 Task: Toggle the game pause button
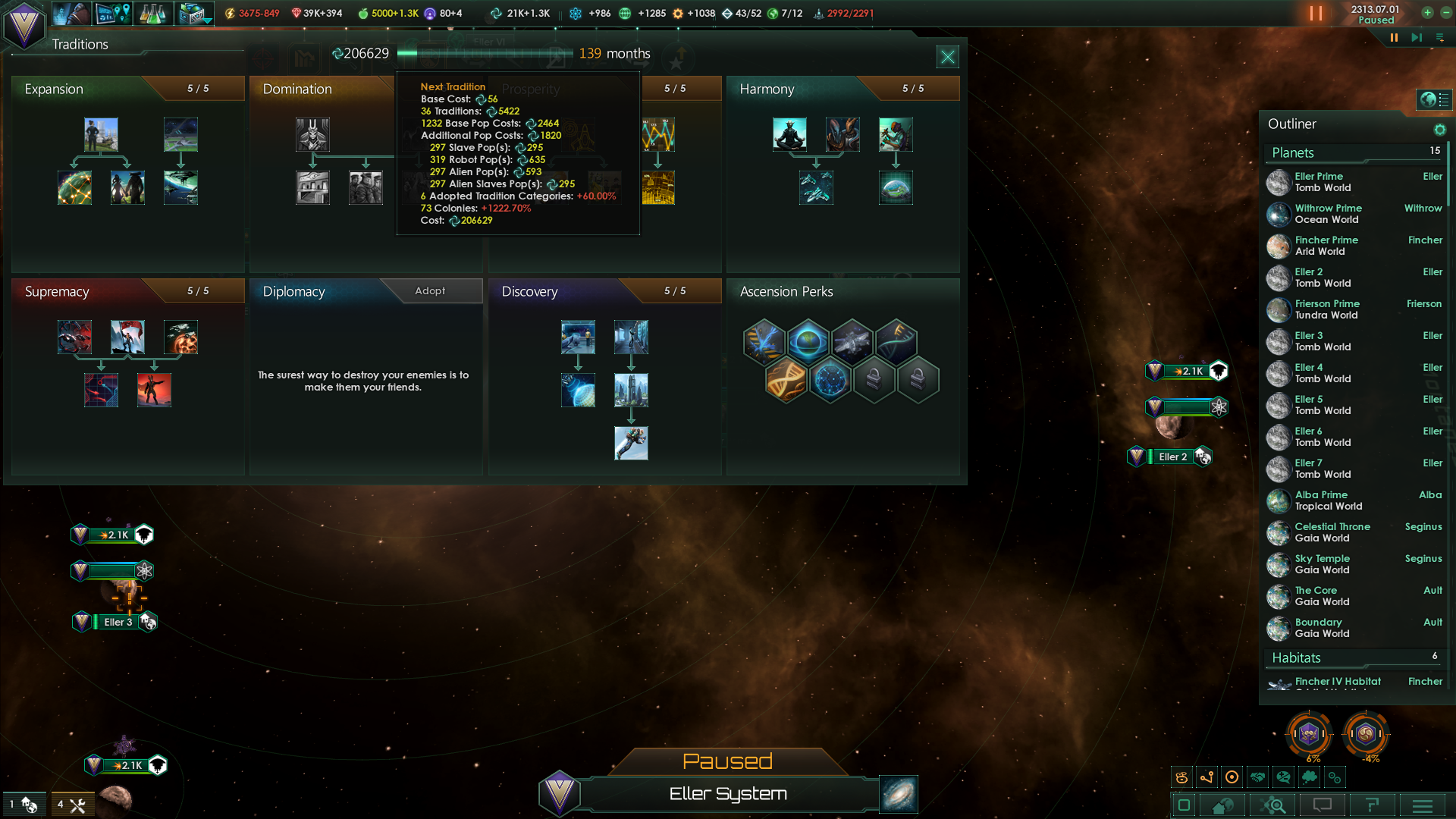[1394, 37]
